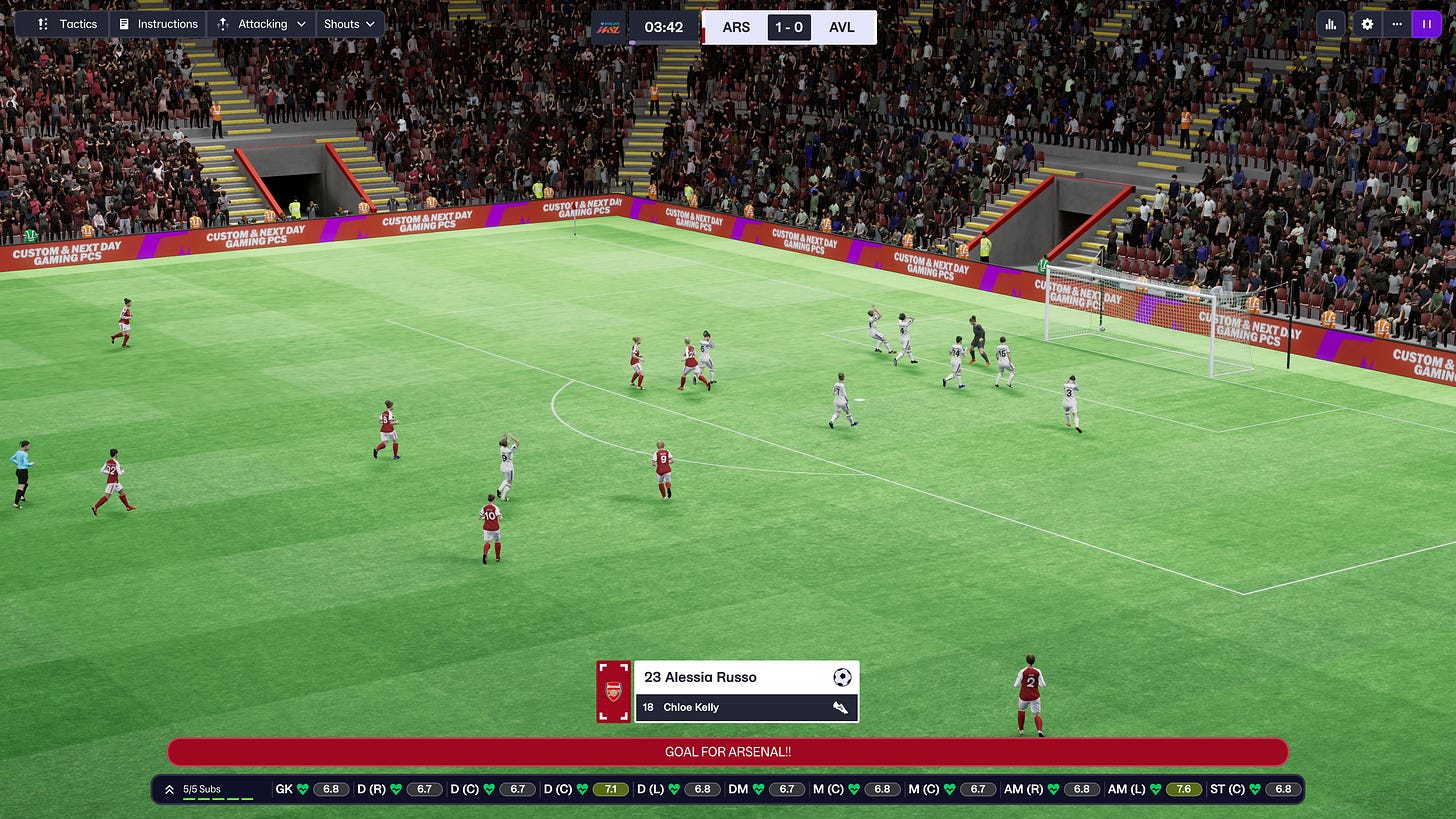
Task: Open match settings gear icon
Action: coord(1367,24)
